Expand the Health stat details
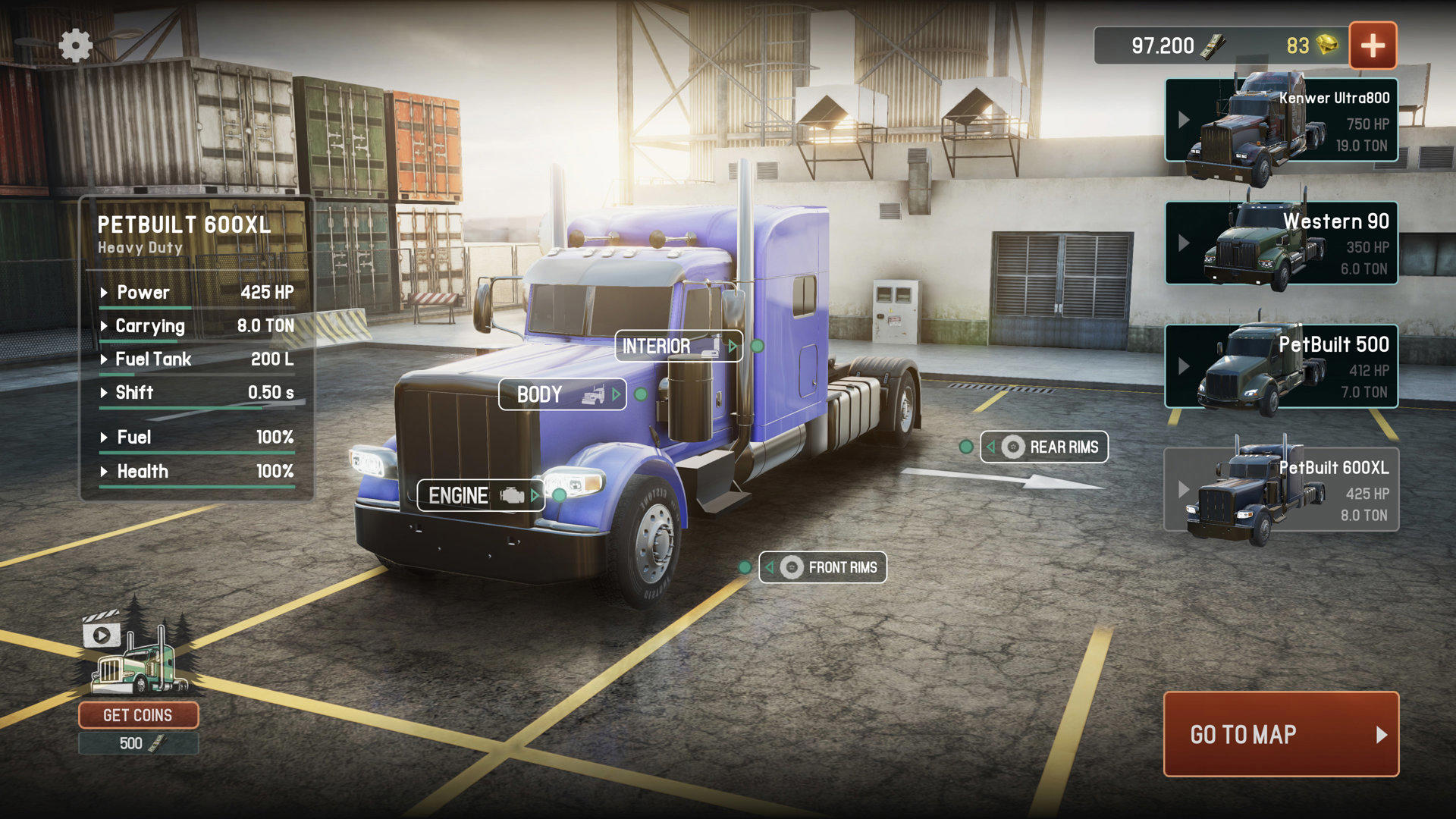This screenshot has width=1456, height=819. [x=105, y=472]
